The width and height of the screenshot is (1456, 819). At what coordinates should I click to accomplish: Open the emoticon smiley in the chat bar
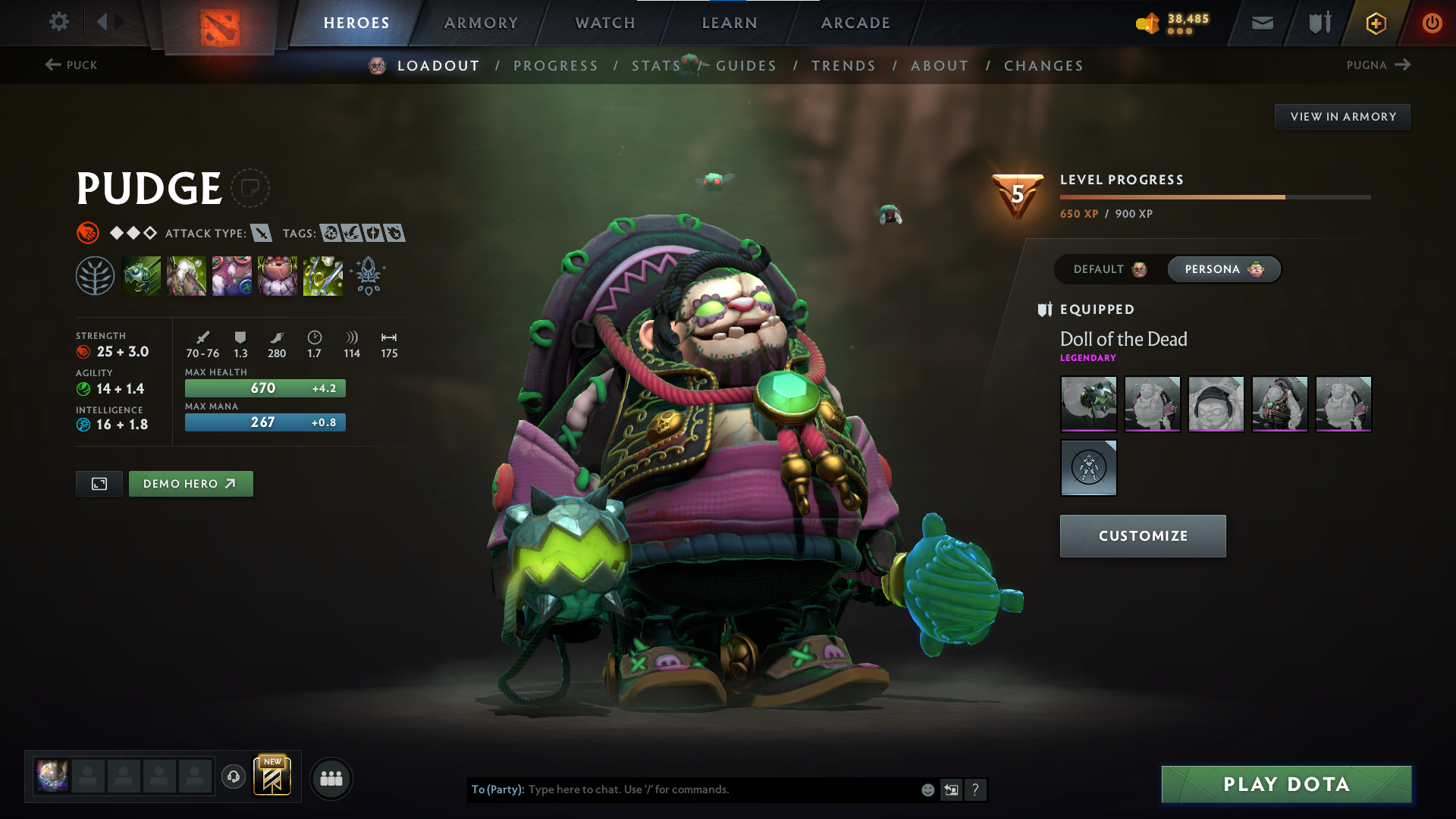pyautogui.click(x=927, y=789)
